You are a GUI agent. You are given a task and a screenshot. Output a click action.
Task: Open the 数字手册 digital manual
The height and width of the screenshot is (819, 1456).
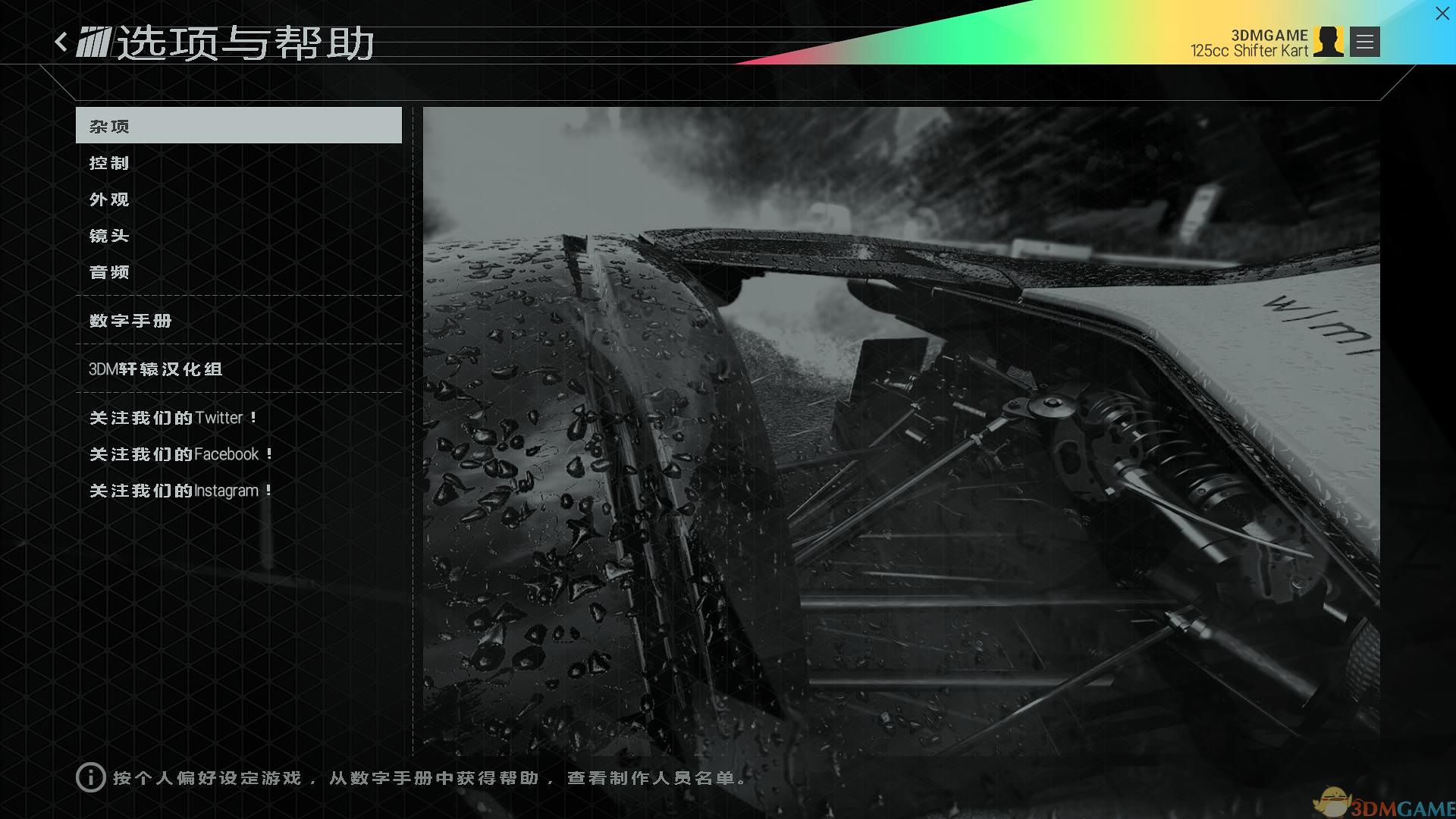(x=130, y=321)
